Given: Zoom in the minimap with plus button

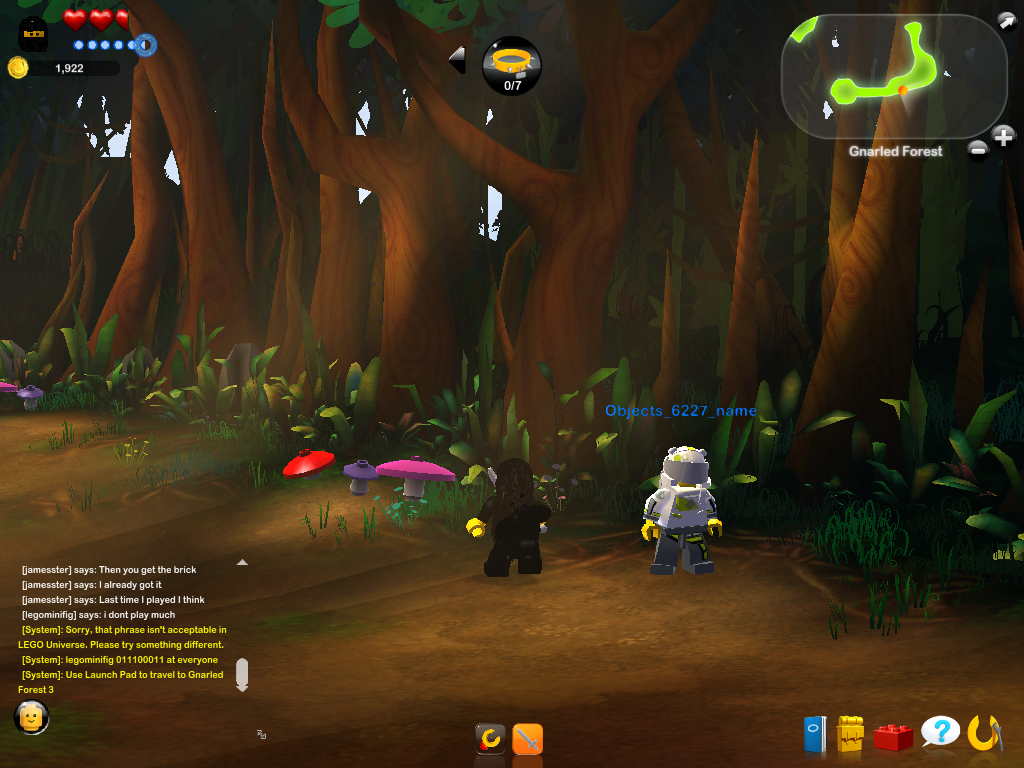Looking at the screenshot, I should point(1003,136).
